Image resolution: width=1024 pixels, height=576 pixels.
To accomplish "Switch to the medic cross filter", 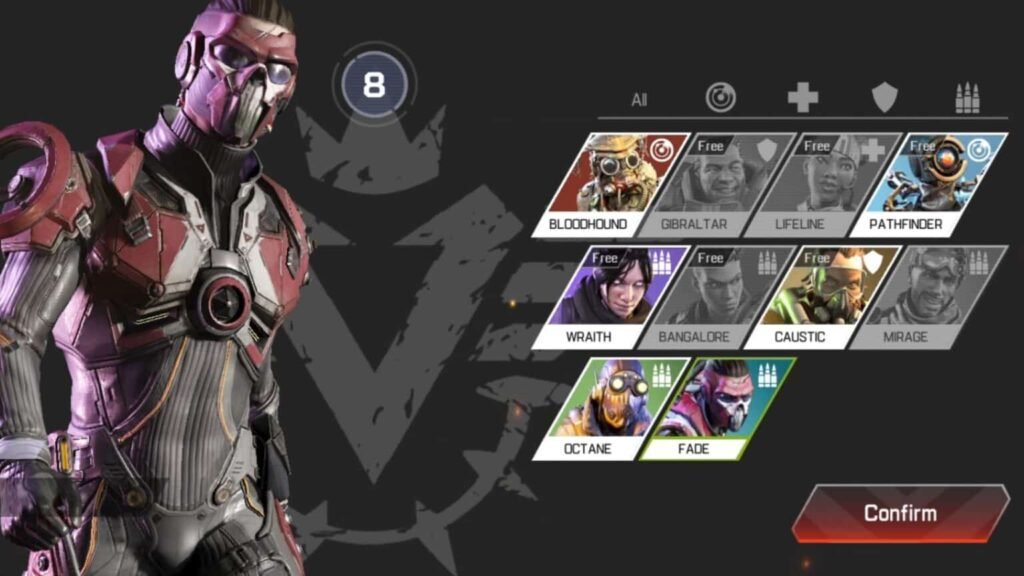I will [x=802, y=97].
